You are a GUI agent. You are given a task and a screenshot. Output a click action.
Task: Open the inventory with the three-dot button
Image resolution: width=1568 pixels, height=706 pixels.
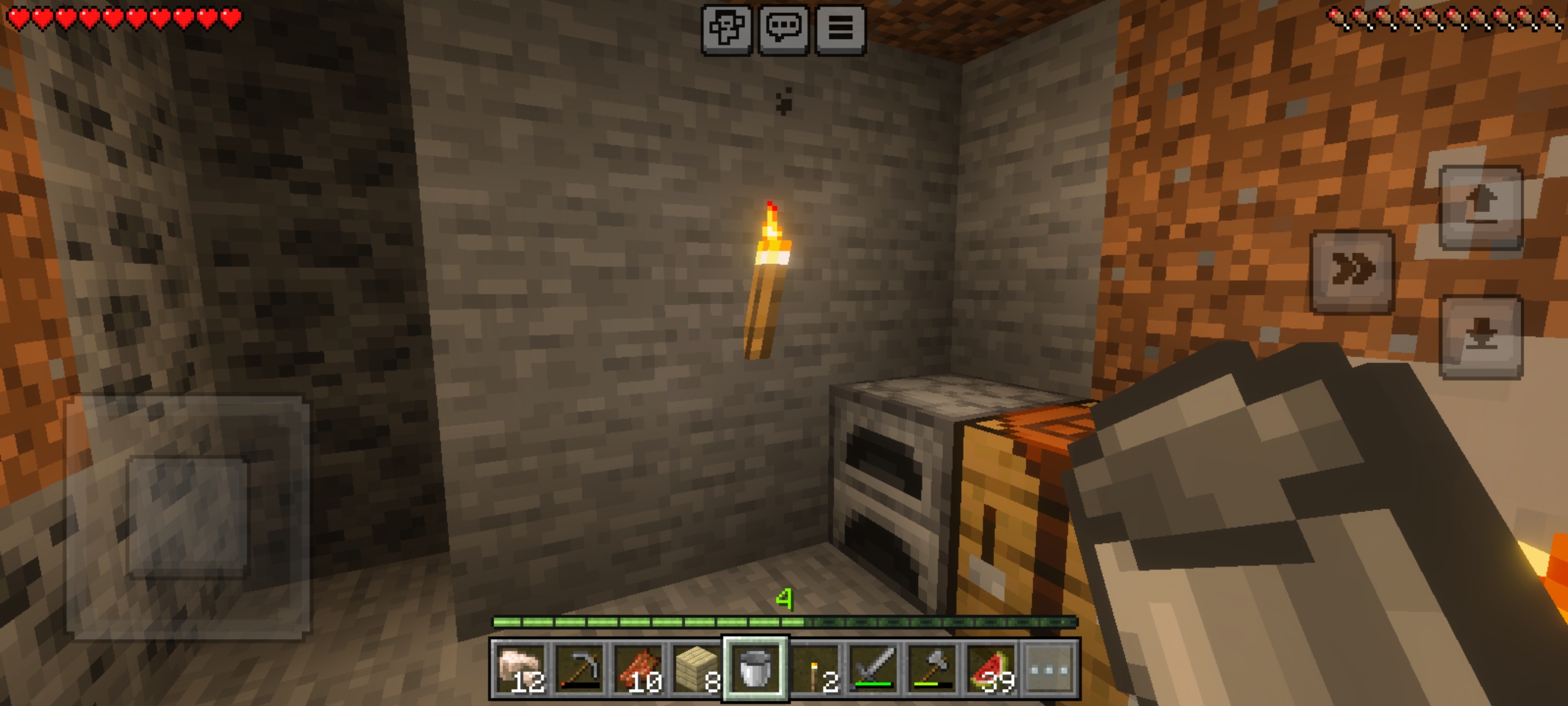pos(1049,669)
